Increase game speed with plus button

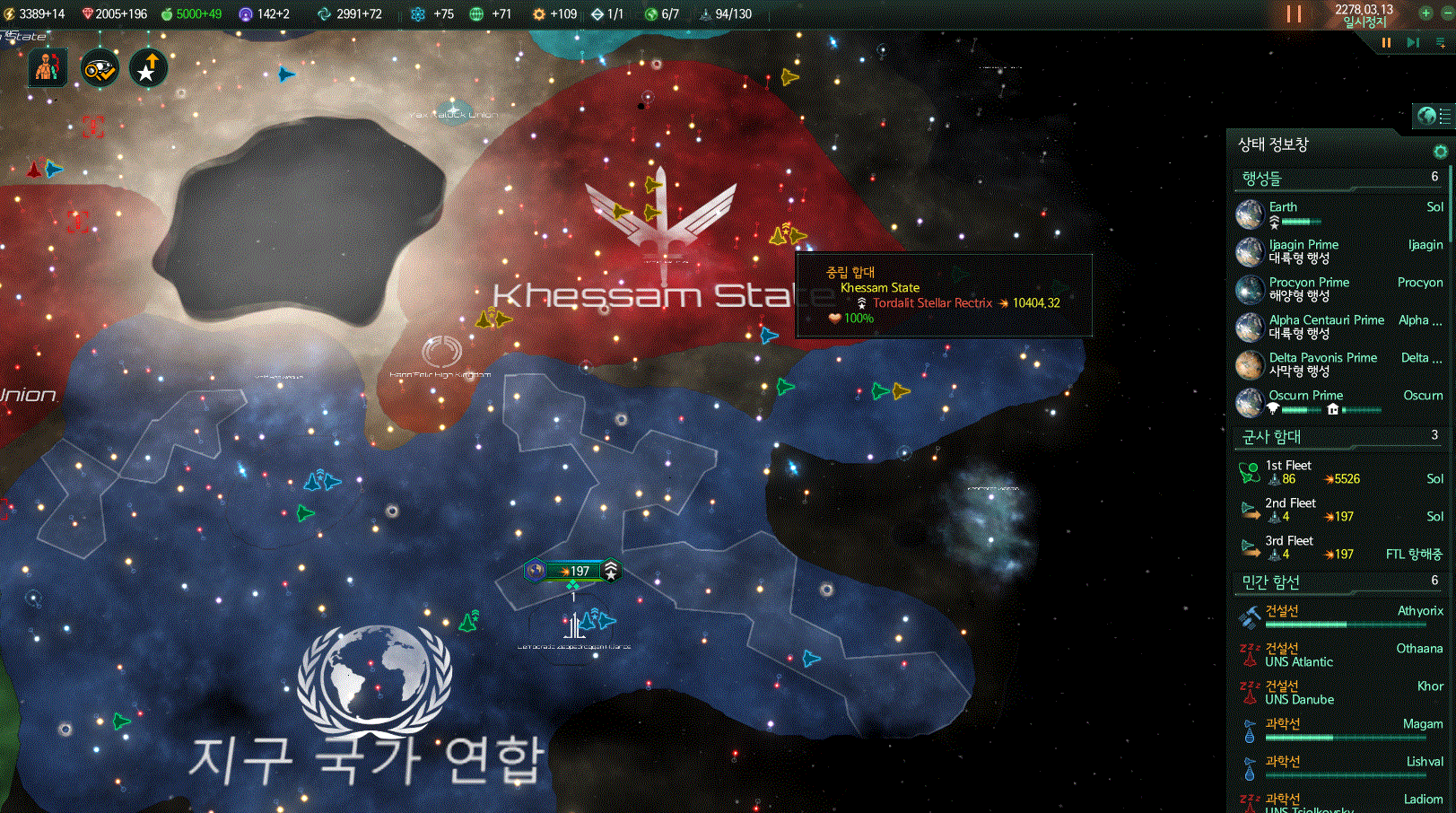(1425, 13)
